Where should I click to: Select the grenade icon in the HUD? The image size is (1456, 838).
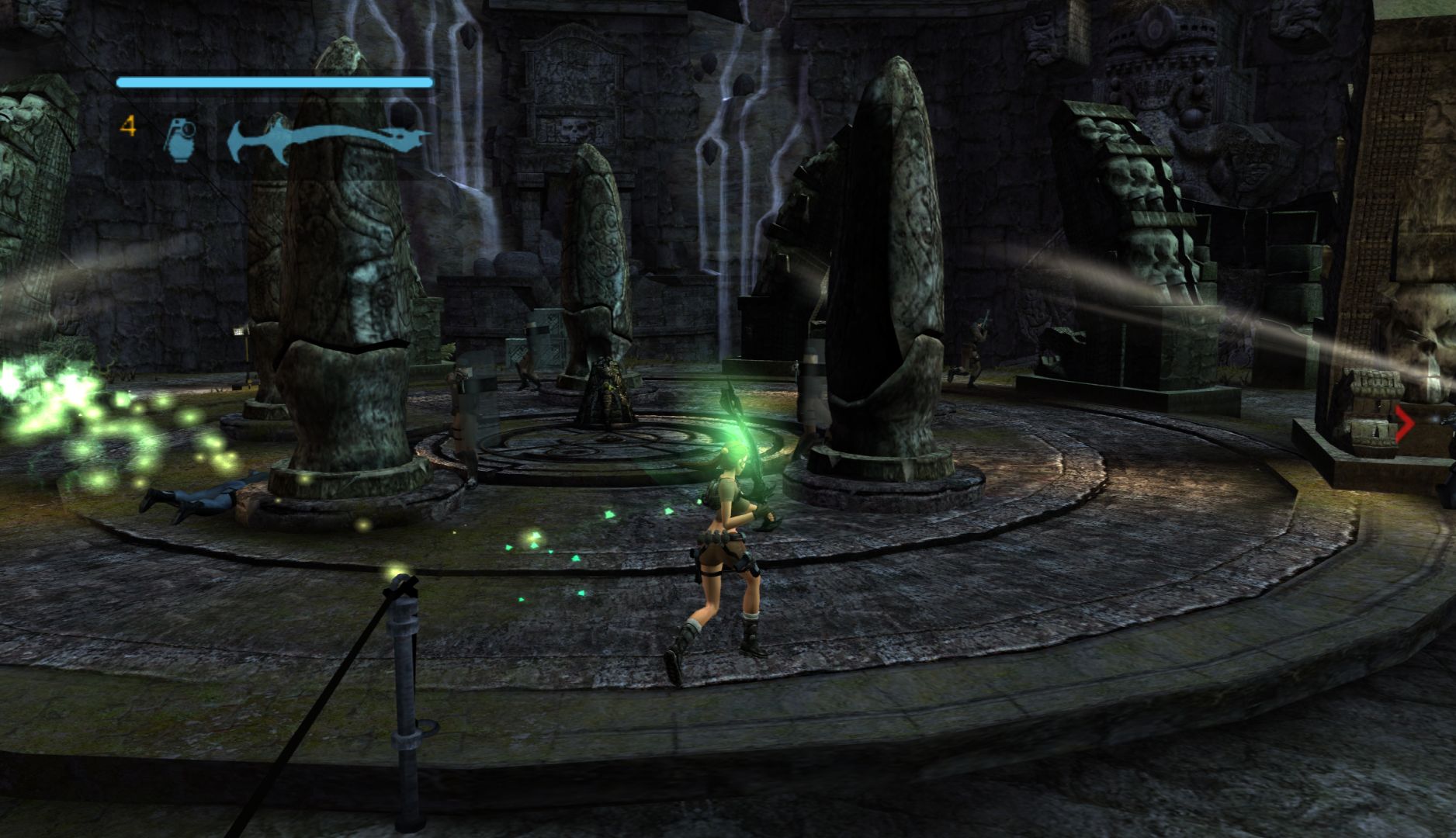[181, 140]
